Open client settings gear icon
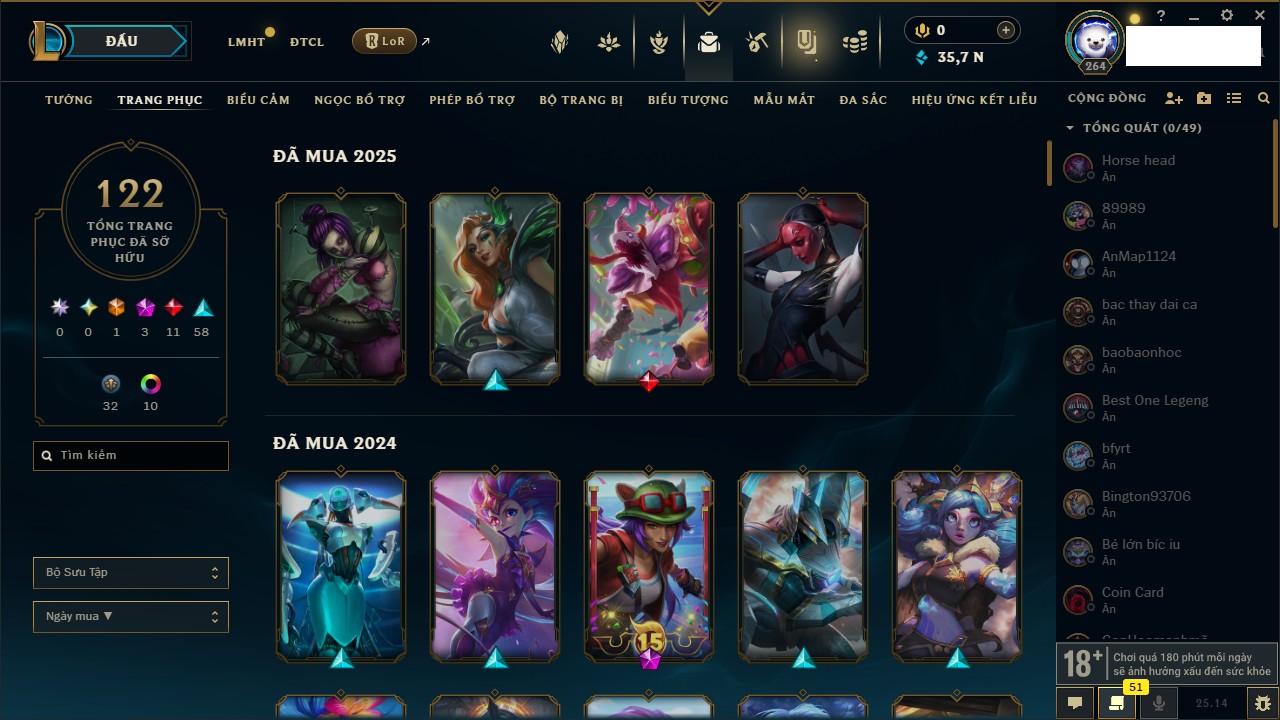The height and width of the screenshot is (720, 1280). [x=1227, y=16]
